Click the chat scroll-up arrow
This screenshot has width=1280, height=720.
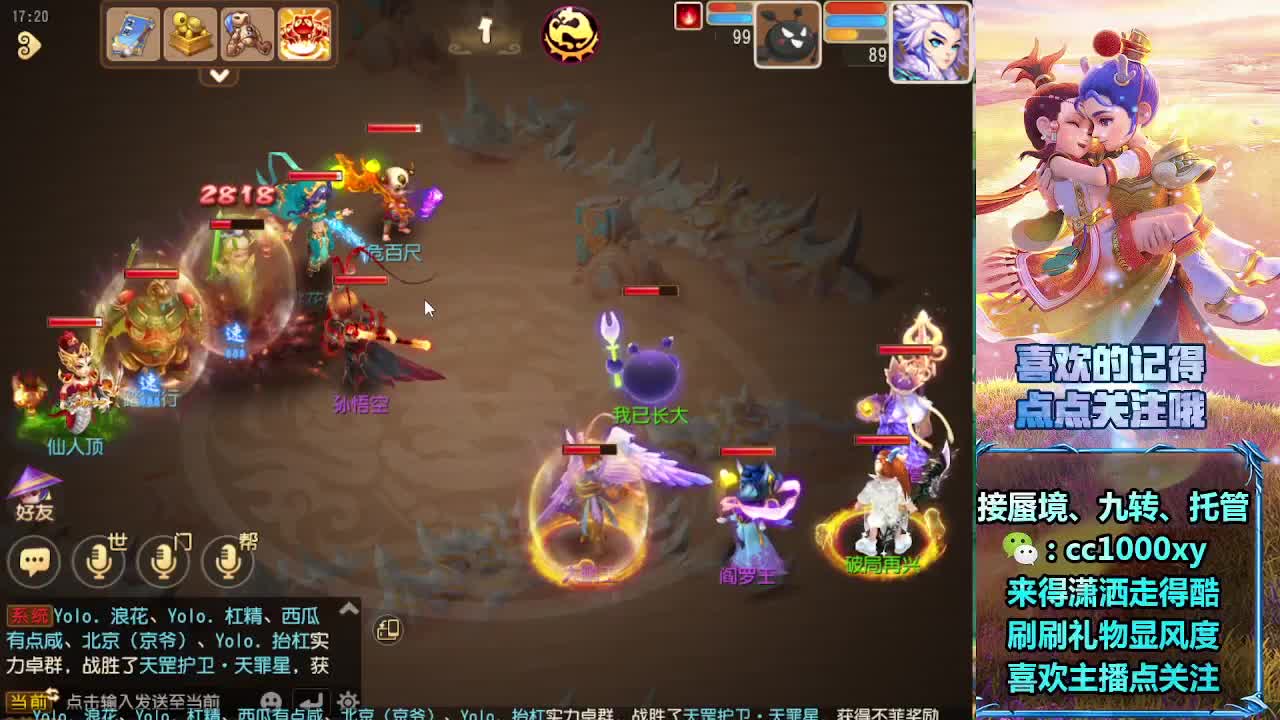347,608
